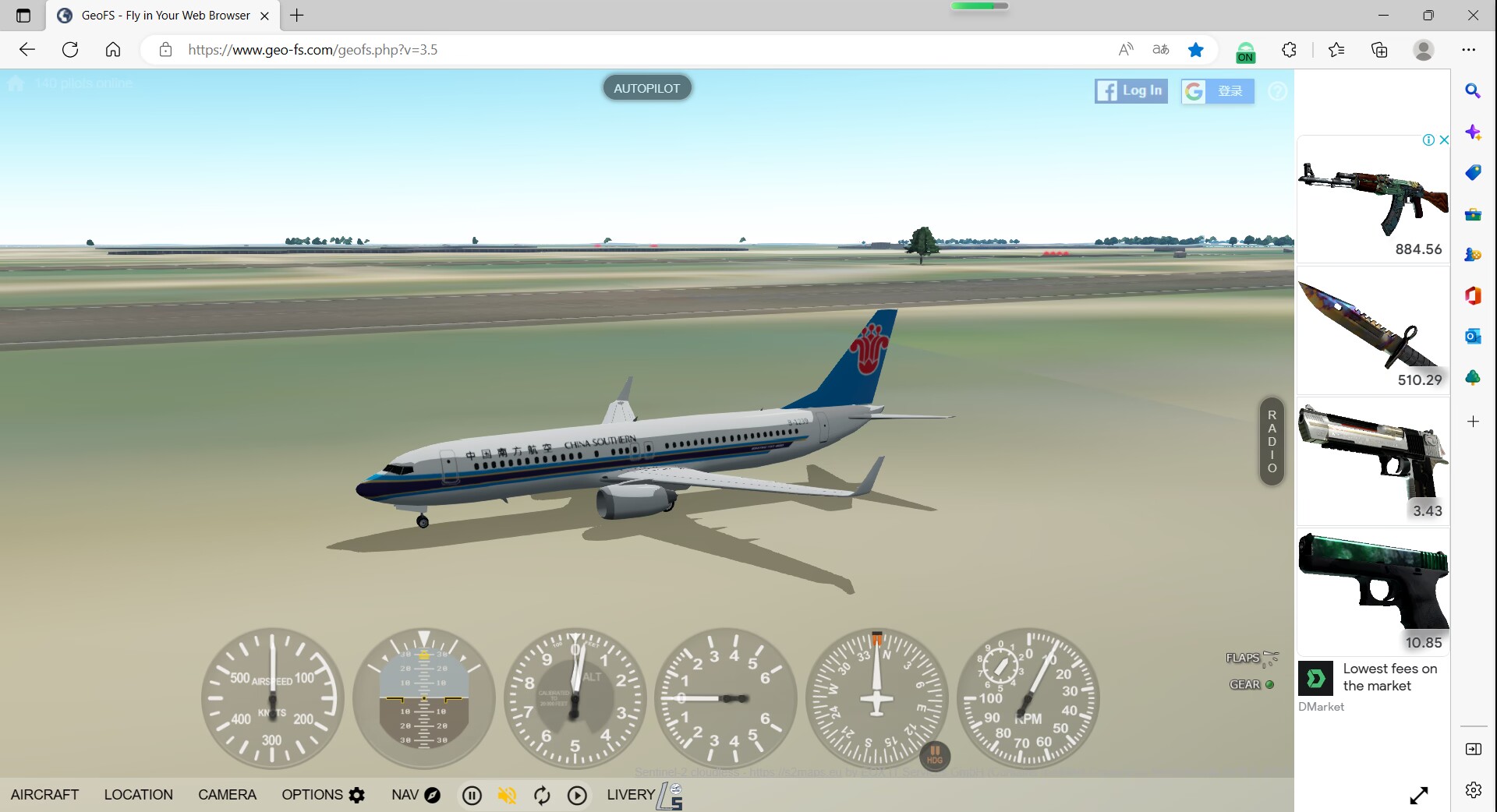The height and width of the screenshot is (812, 1497).
Task: Open the Edge tab actions menu
Action: coord(23,15)
